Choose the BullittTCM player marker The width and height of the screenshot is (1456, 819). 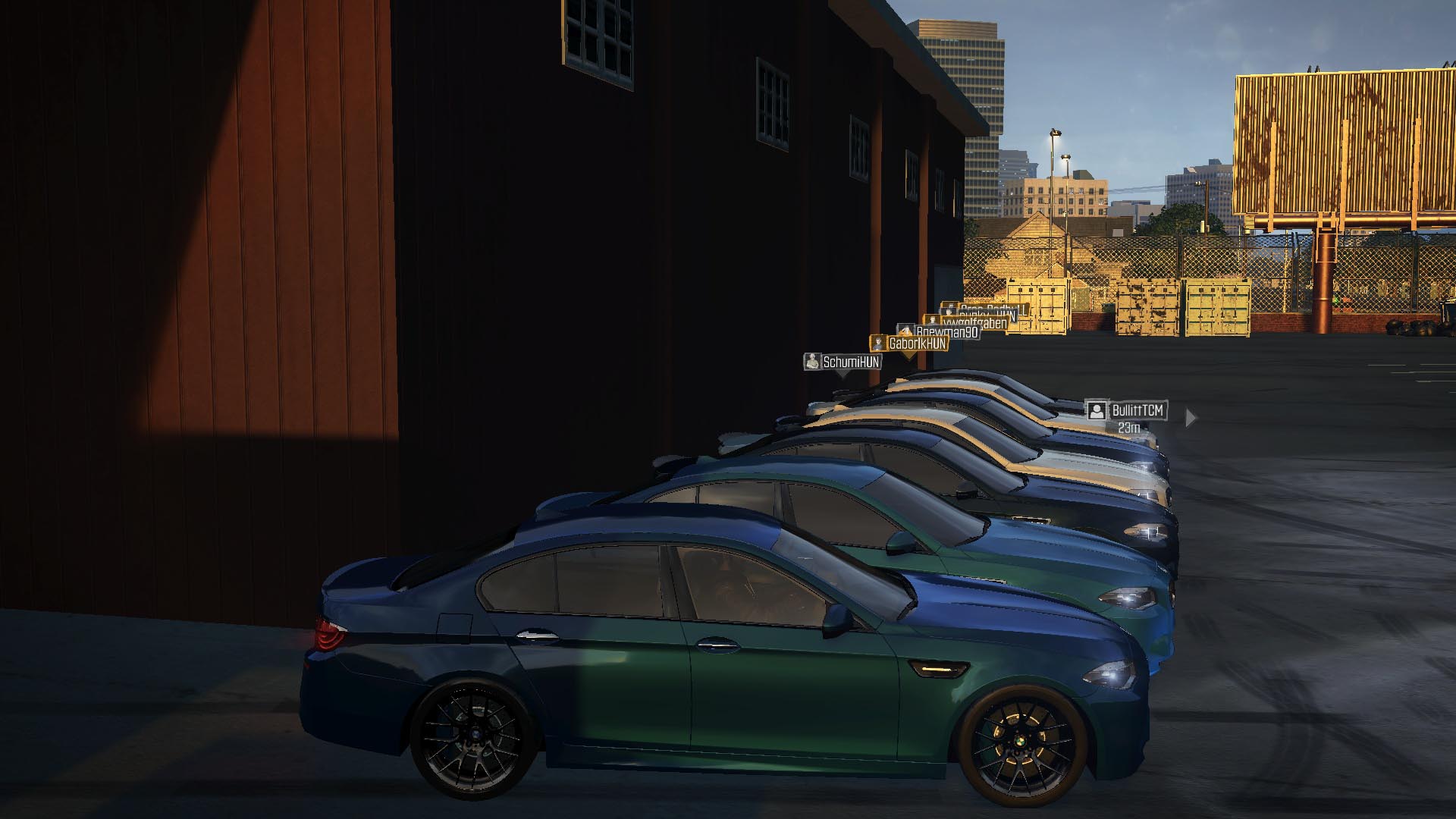pyautogui.click(x=1127, y=411)
